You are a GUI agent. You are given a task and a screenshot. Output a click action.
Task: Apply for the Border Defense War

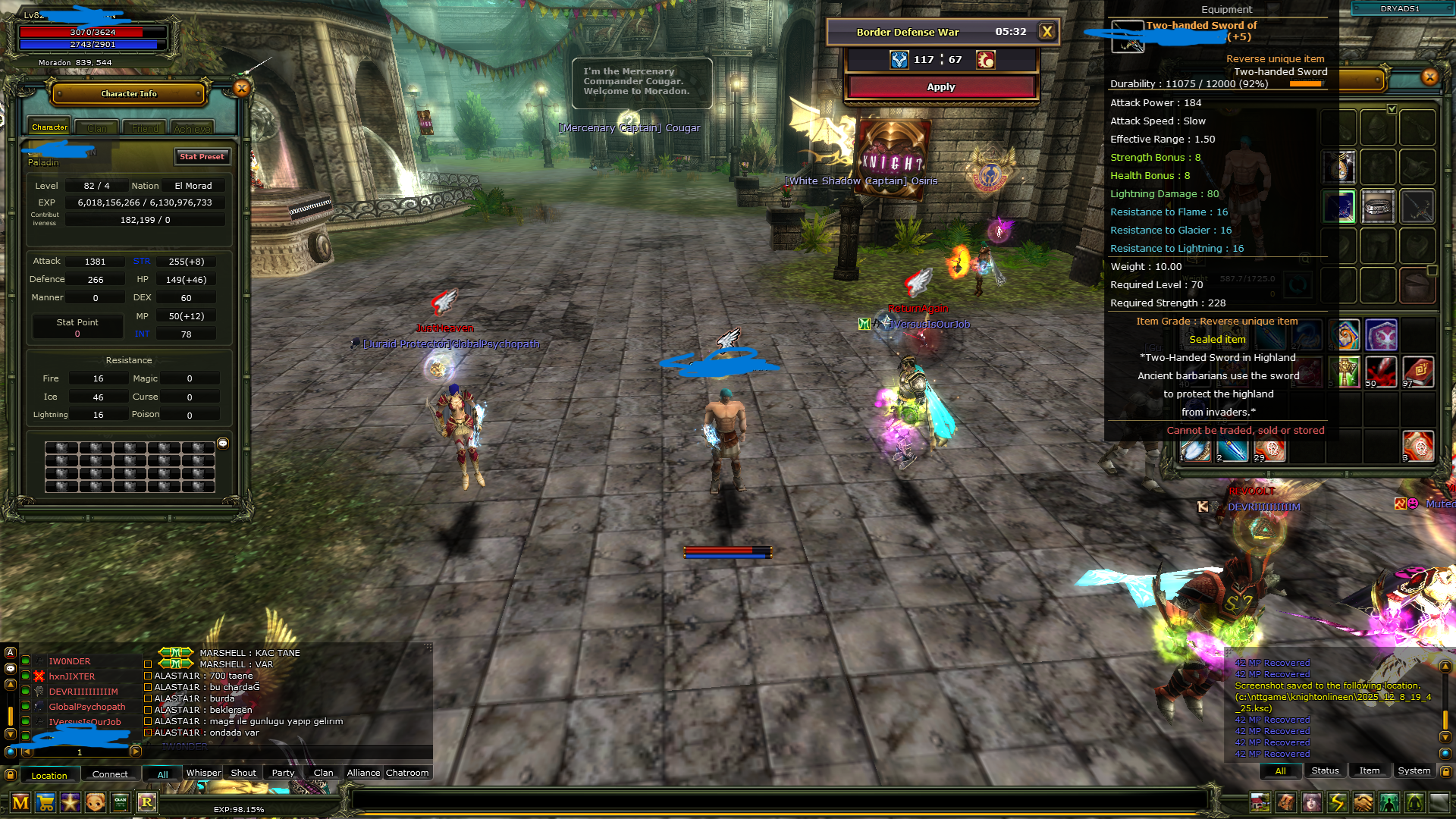pyautogui.click(x=940, y=87)
